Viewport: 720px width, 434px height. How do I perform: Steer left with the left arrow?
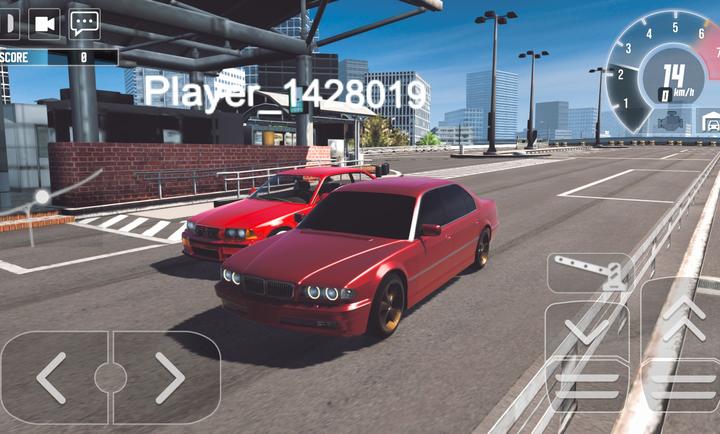[52, 377]
